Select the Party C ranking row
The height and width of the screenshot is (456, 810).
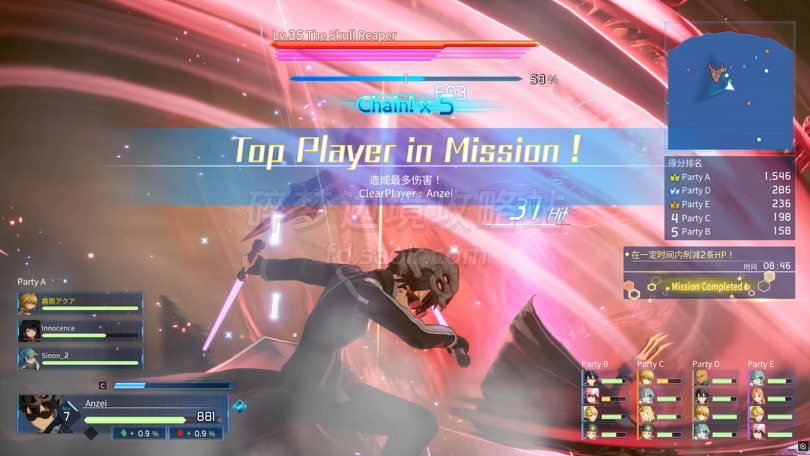click(730, 217)
